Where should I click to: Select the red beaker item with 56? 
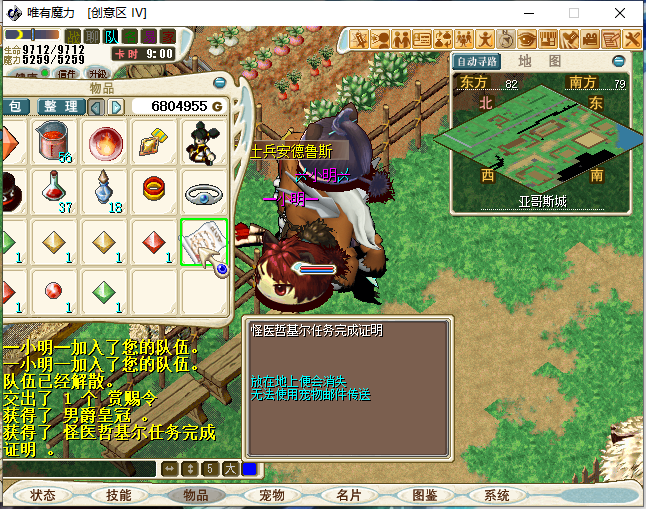[x=55, y=142]
